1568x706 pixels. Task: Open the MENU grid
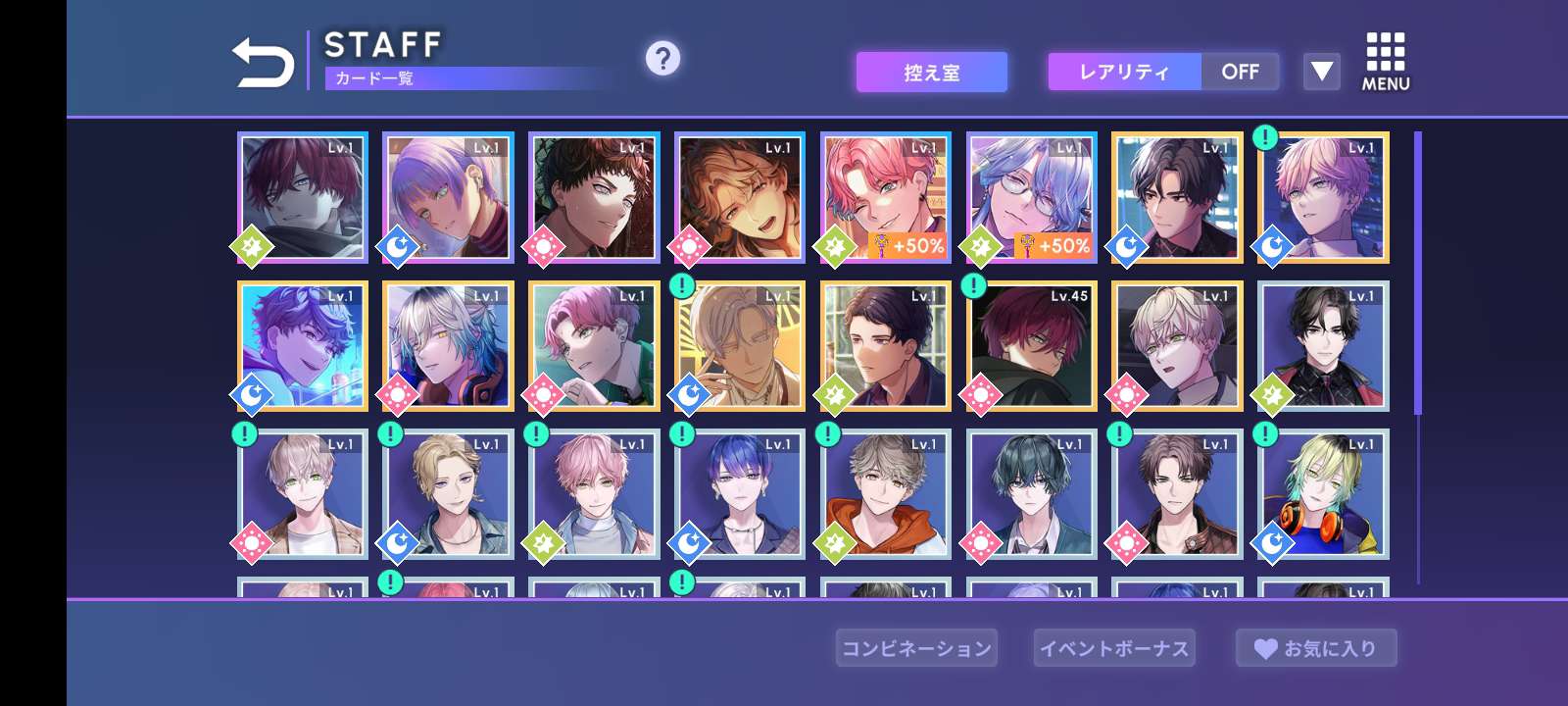[1385, 62]
